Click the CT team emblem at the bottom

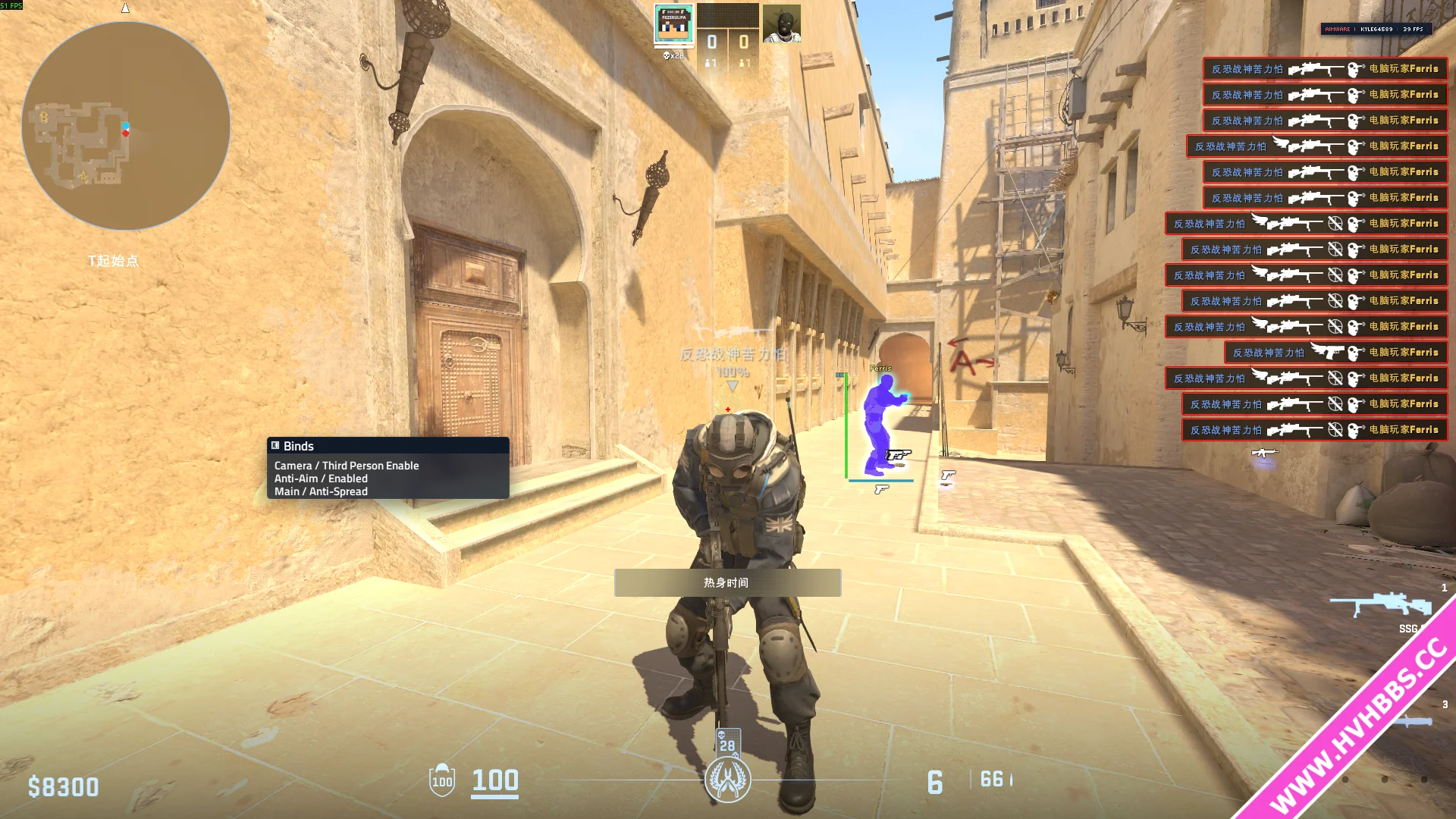click(x=727, y=780)
